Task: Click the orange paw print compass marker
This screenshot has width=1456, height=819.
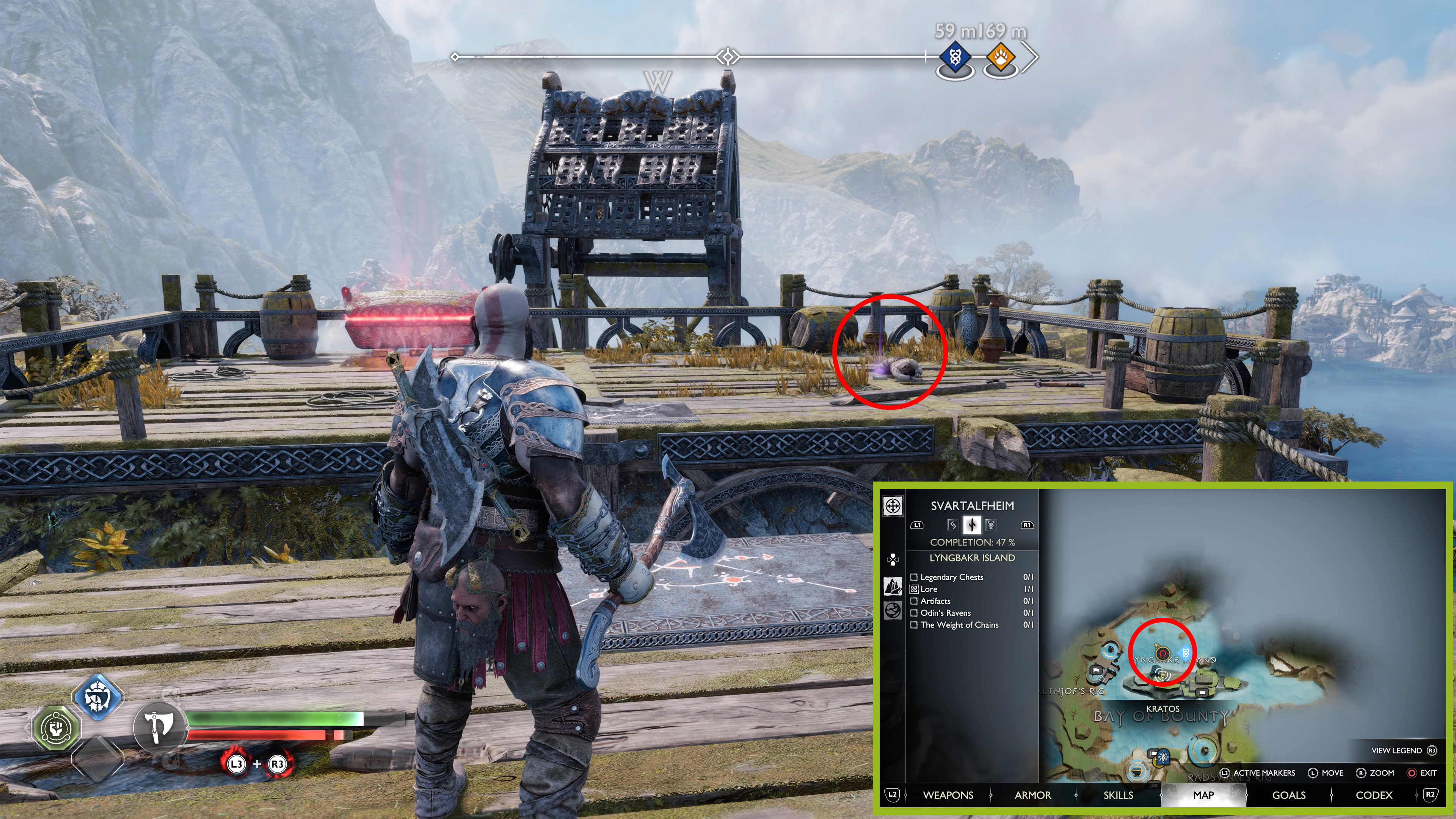Action: (x=1001, y=58)
